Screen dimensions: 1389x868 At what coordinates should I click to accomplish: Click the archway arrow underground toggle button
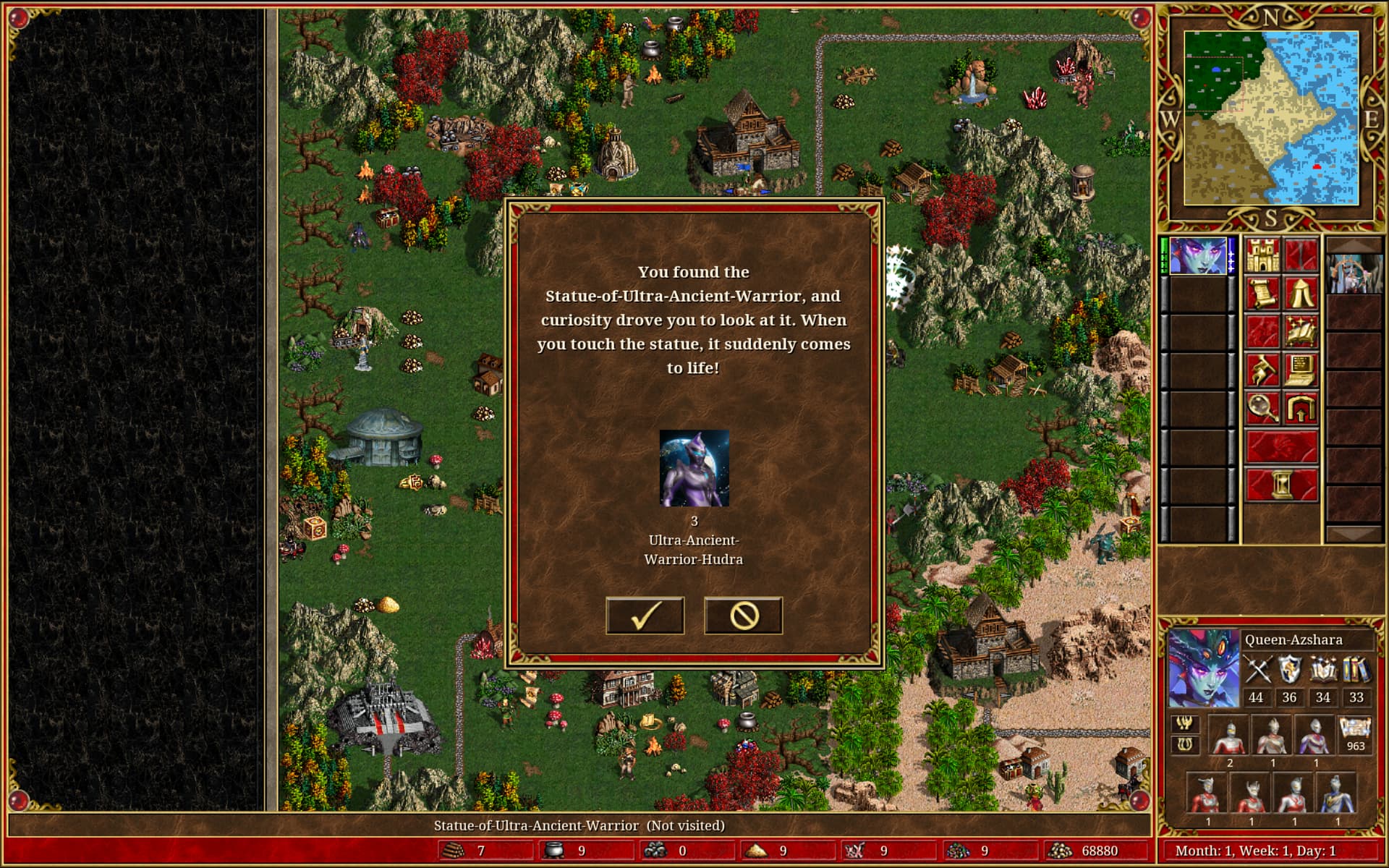pos(1300,409)
